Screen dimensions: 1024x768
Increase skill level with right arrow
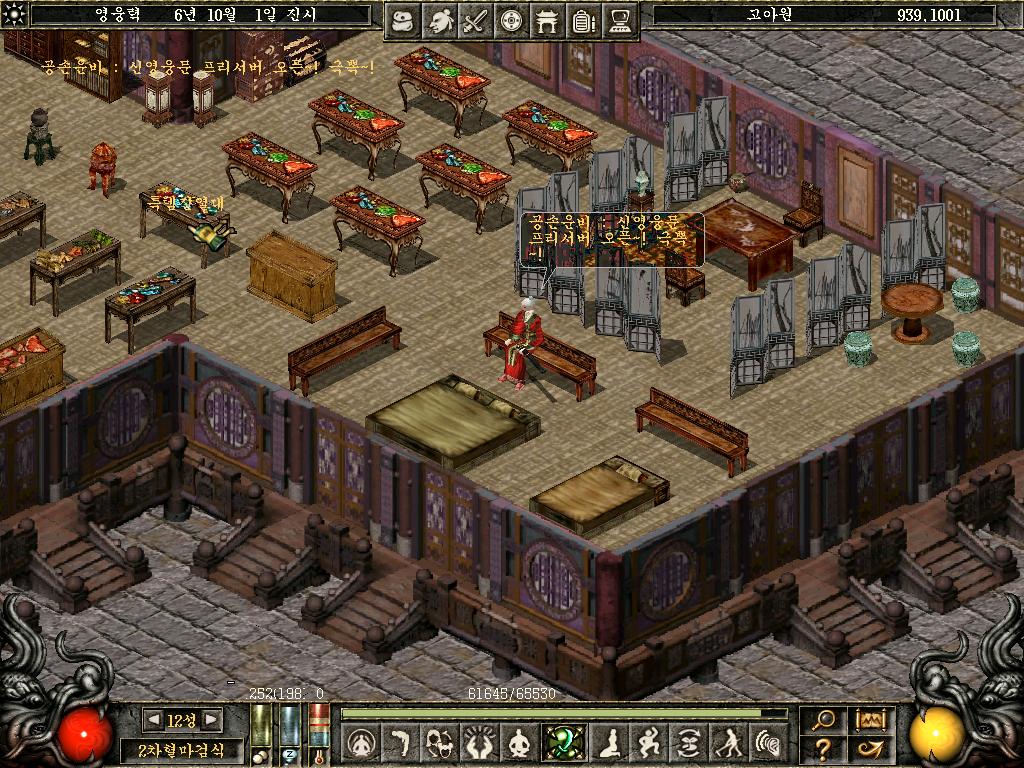tap(209, 719)
